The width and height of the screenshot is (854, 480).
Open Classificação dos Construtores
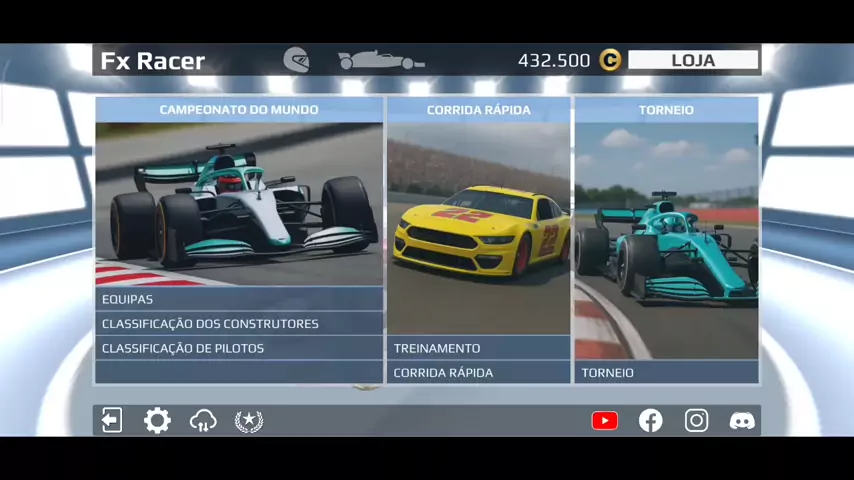(239, 324)
